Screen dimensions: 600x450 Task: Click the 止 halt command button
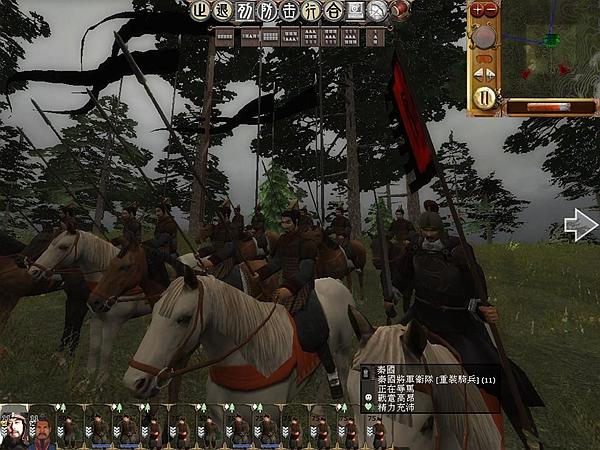[x=199, y=11]
